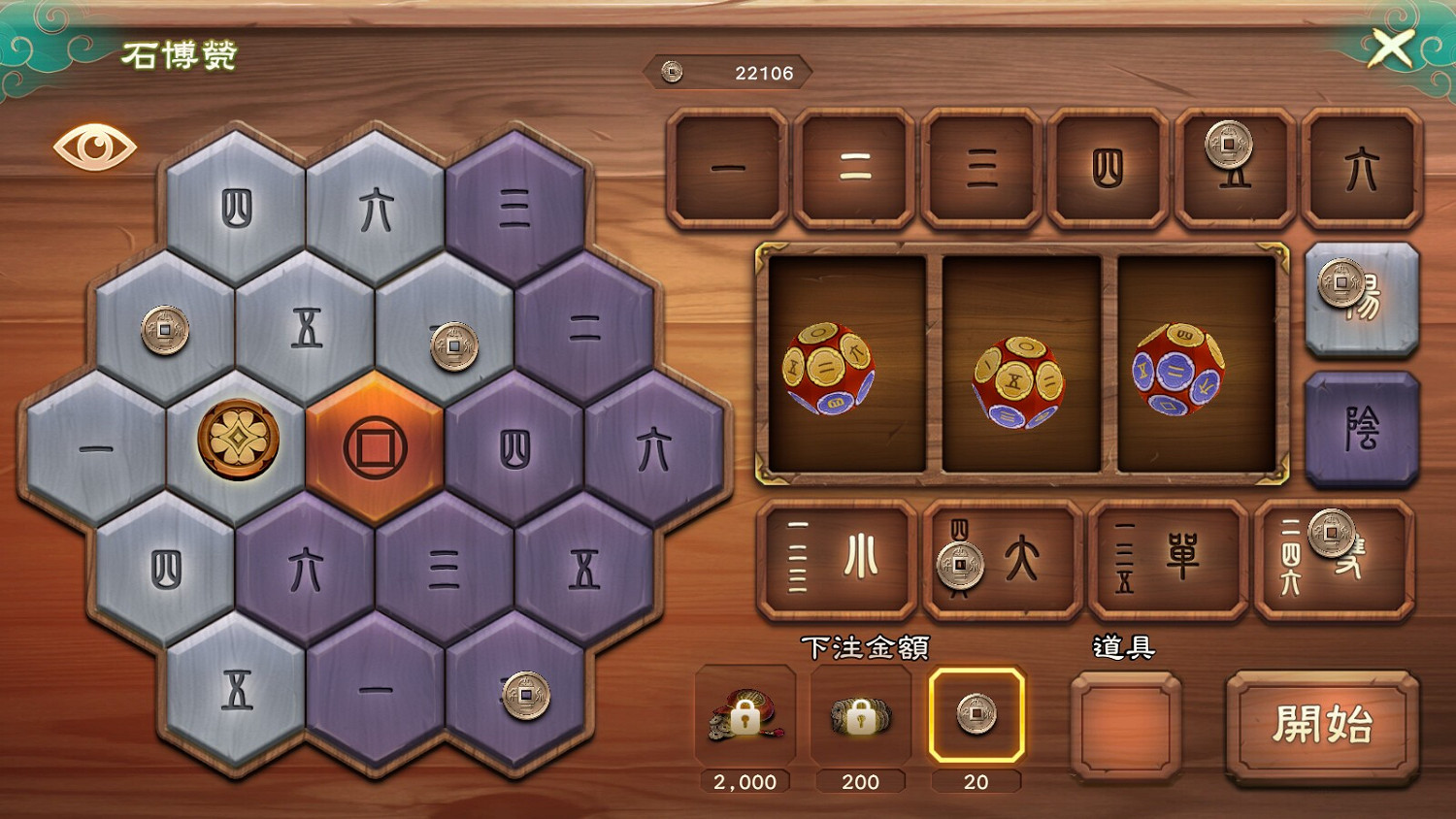Click the coin chip on the 大 (big) bet
The width and height of the screenshot is (1456, 819).
tap(959, 563)
